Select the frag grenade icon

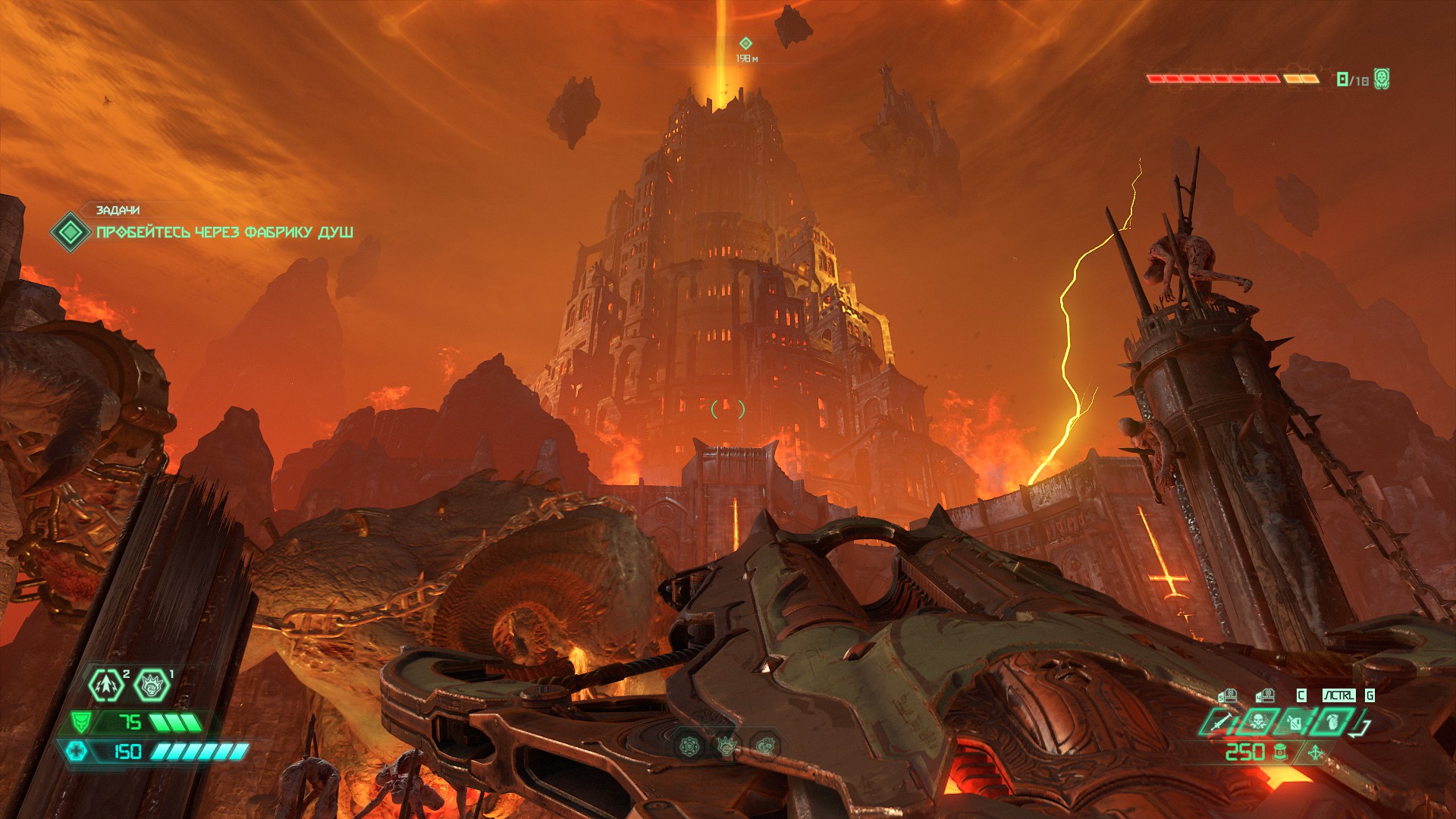click(x=1332, y=723)
